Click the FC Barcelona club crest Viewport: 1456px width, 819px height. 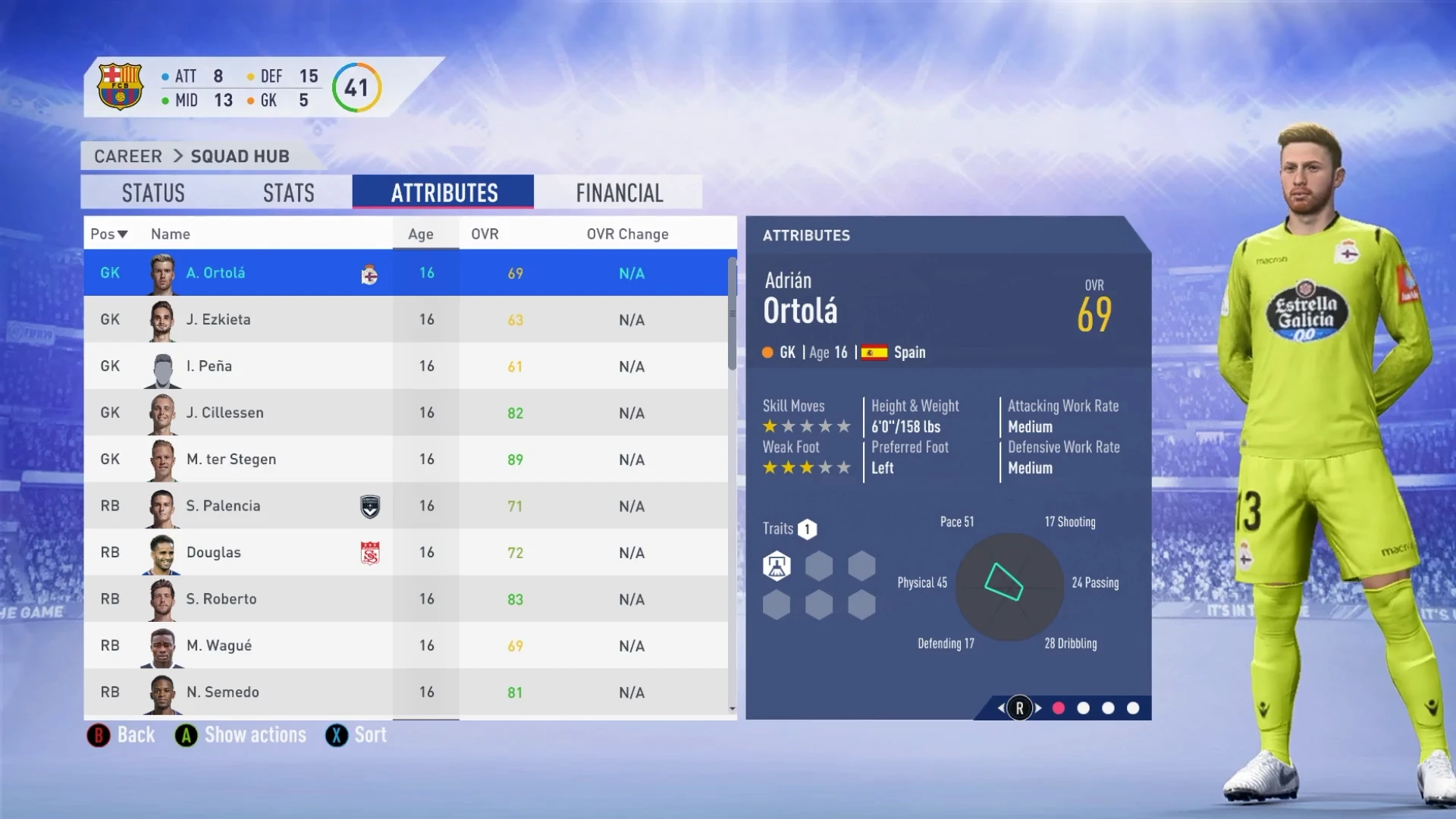[x=120, y=86]
